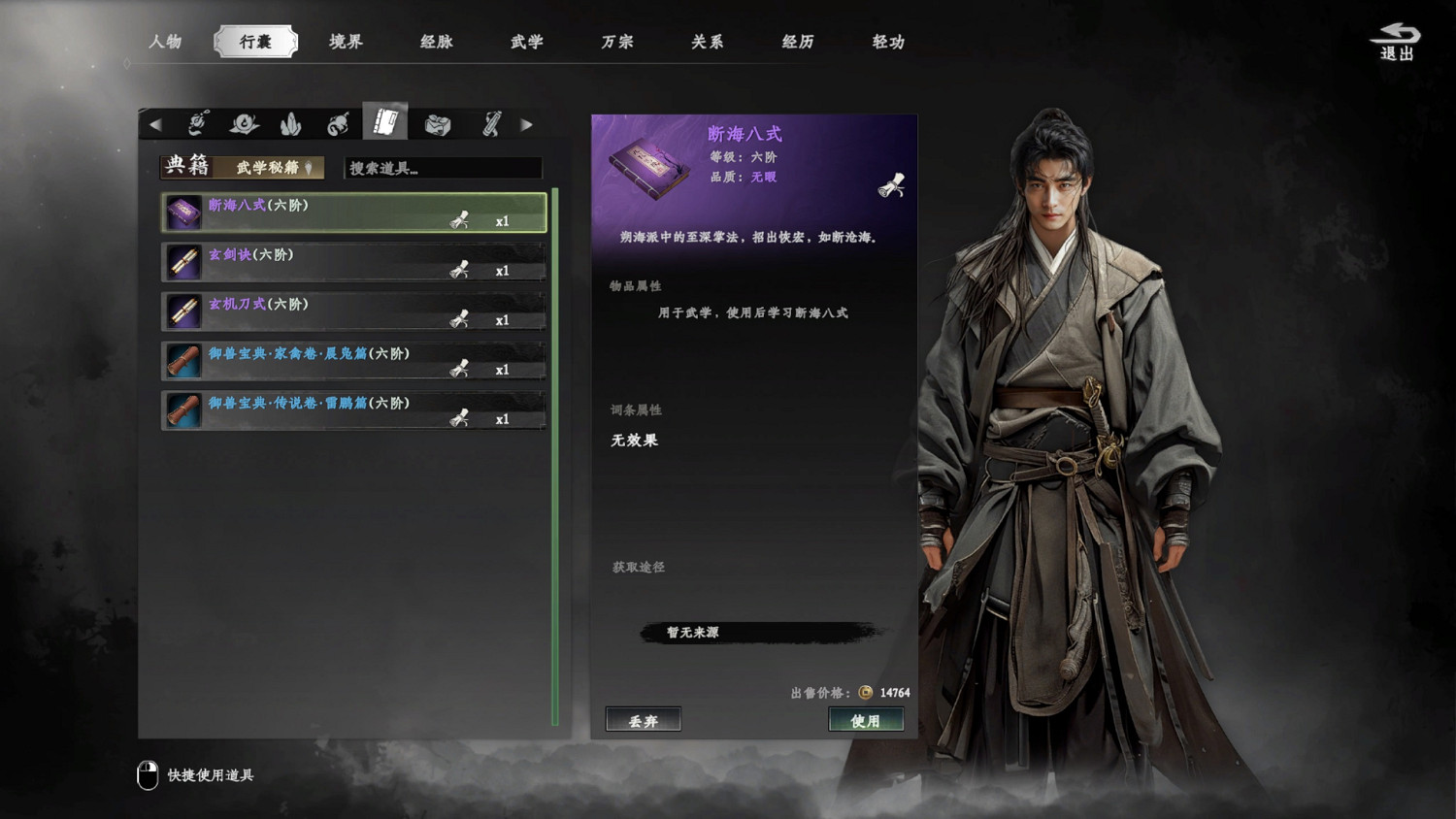Click the scroll icon beside the item detail thumbnail

893,184
